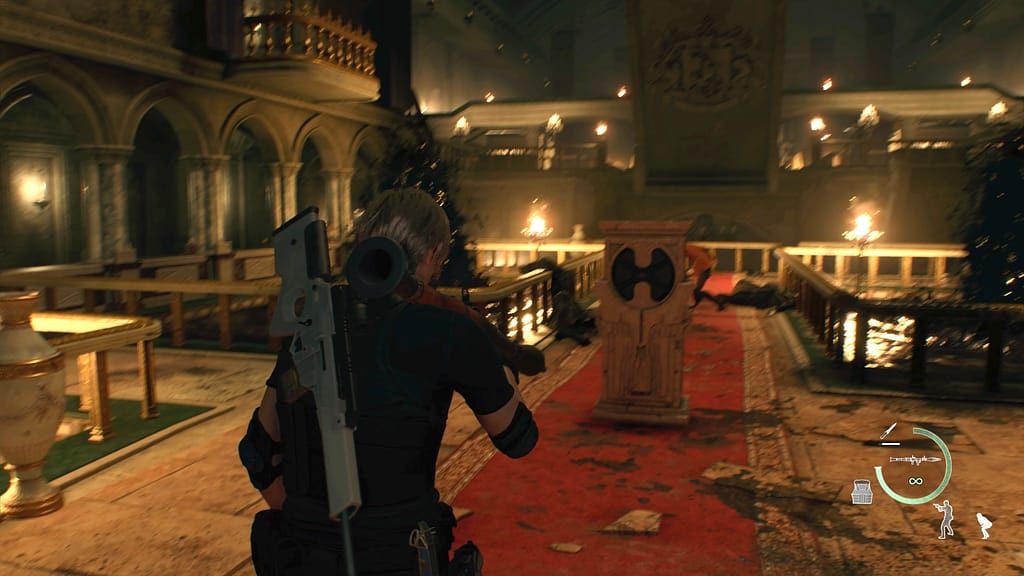Select the rocket launcher weapon icon
Image resolution: width=1024 pixels, height=576 pixels.
[914, 459]
